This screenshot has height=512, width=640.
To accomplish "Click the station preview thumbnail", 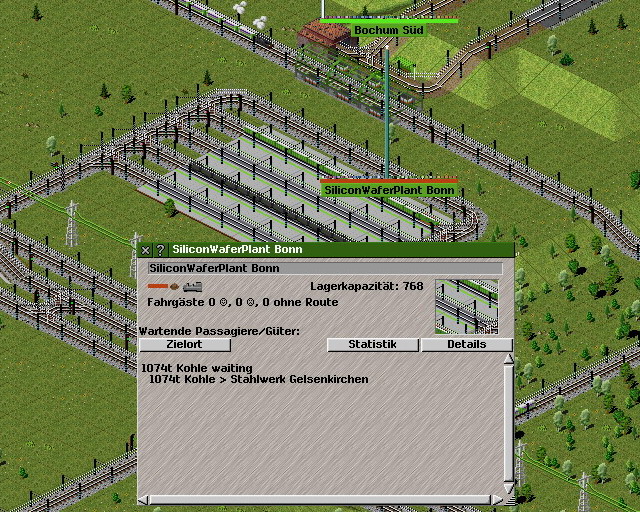I will [x=466, y=306].
